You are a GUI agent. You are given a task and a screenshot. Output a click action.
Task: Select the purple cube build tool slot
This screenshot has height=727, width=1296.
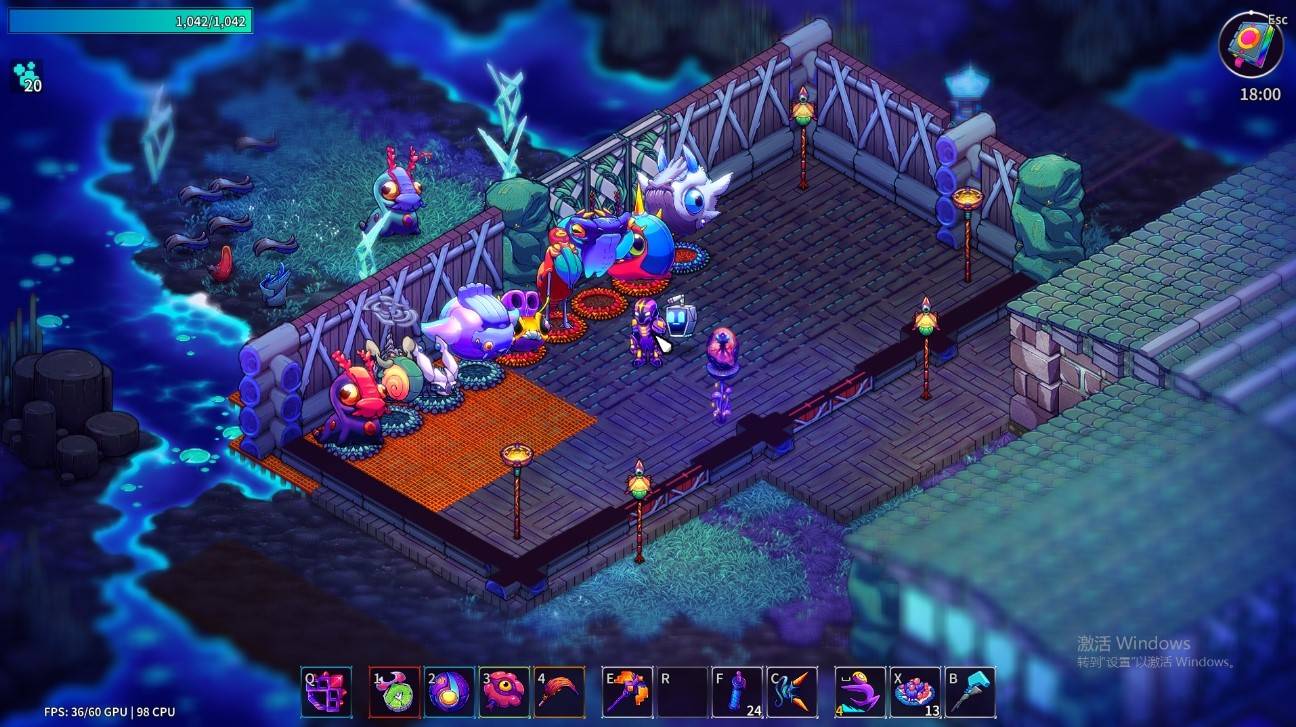point(326,692)
